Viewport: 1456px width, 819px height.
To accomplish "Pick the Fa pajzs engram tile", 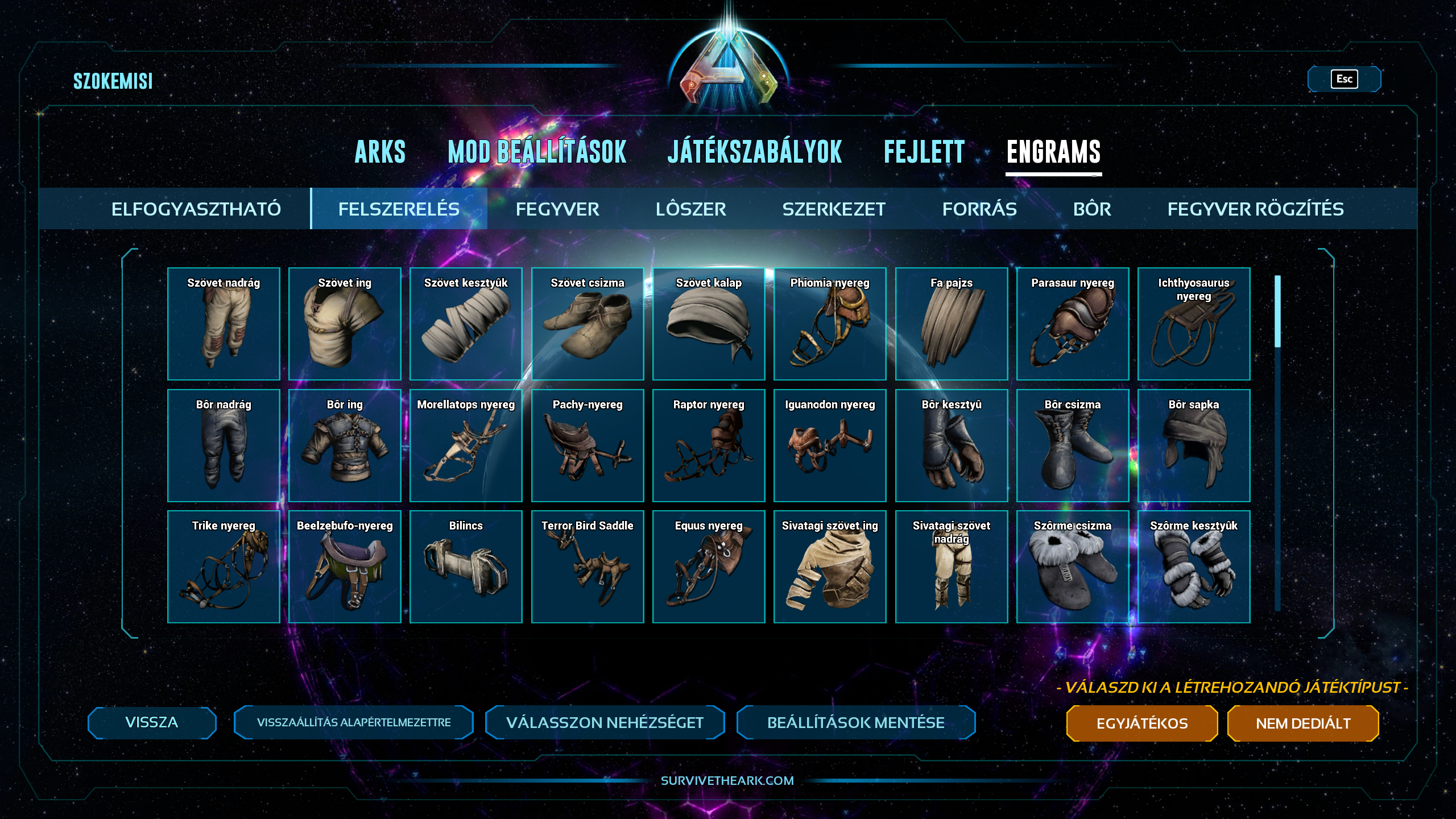I will [951, 324].
